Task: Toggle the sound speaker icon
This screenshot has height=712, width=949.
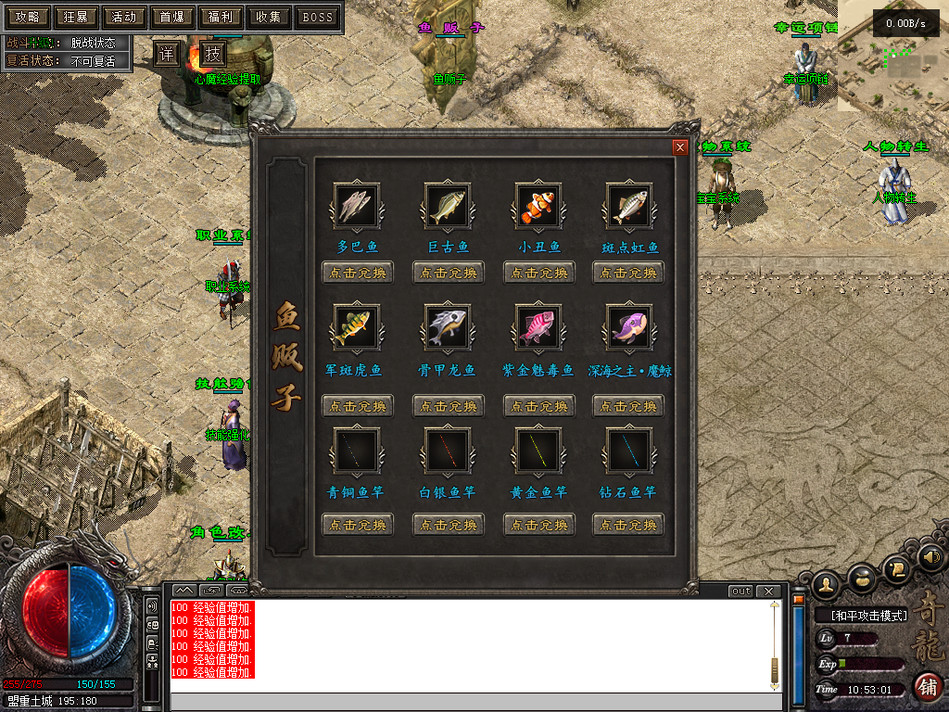Action: click(931, 556)
